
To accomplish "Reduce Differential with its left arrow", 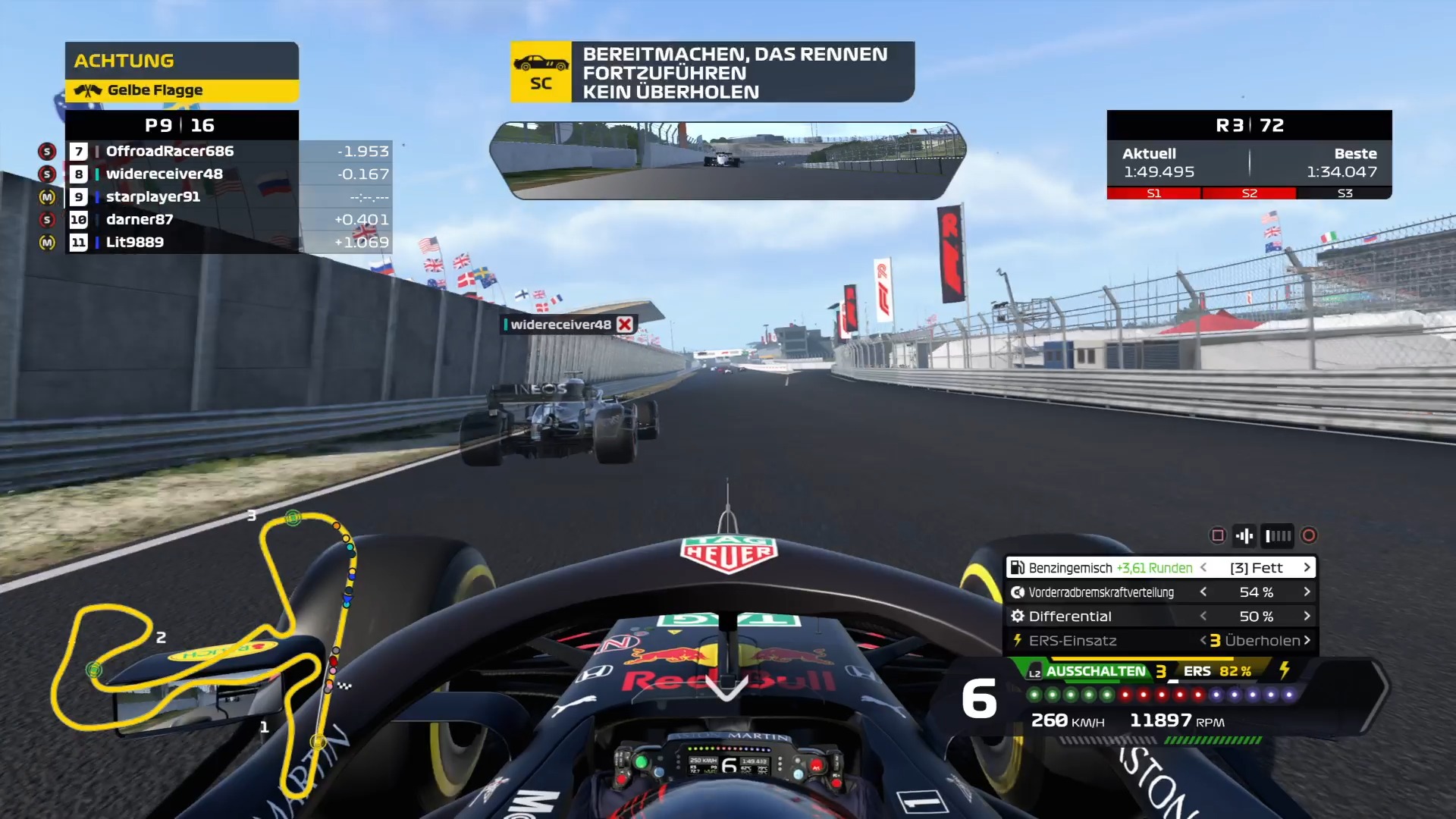I will coord(1203,616).
